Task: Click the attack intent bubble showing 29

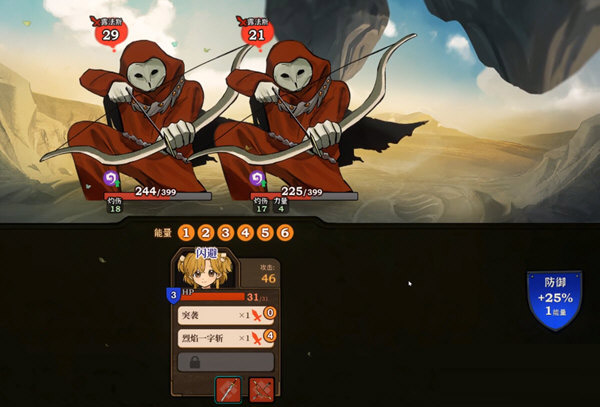Action: [111, 35]
